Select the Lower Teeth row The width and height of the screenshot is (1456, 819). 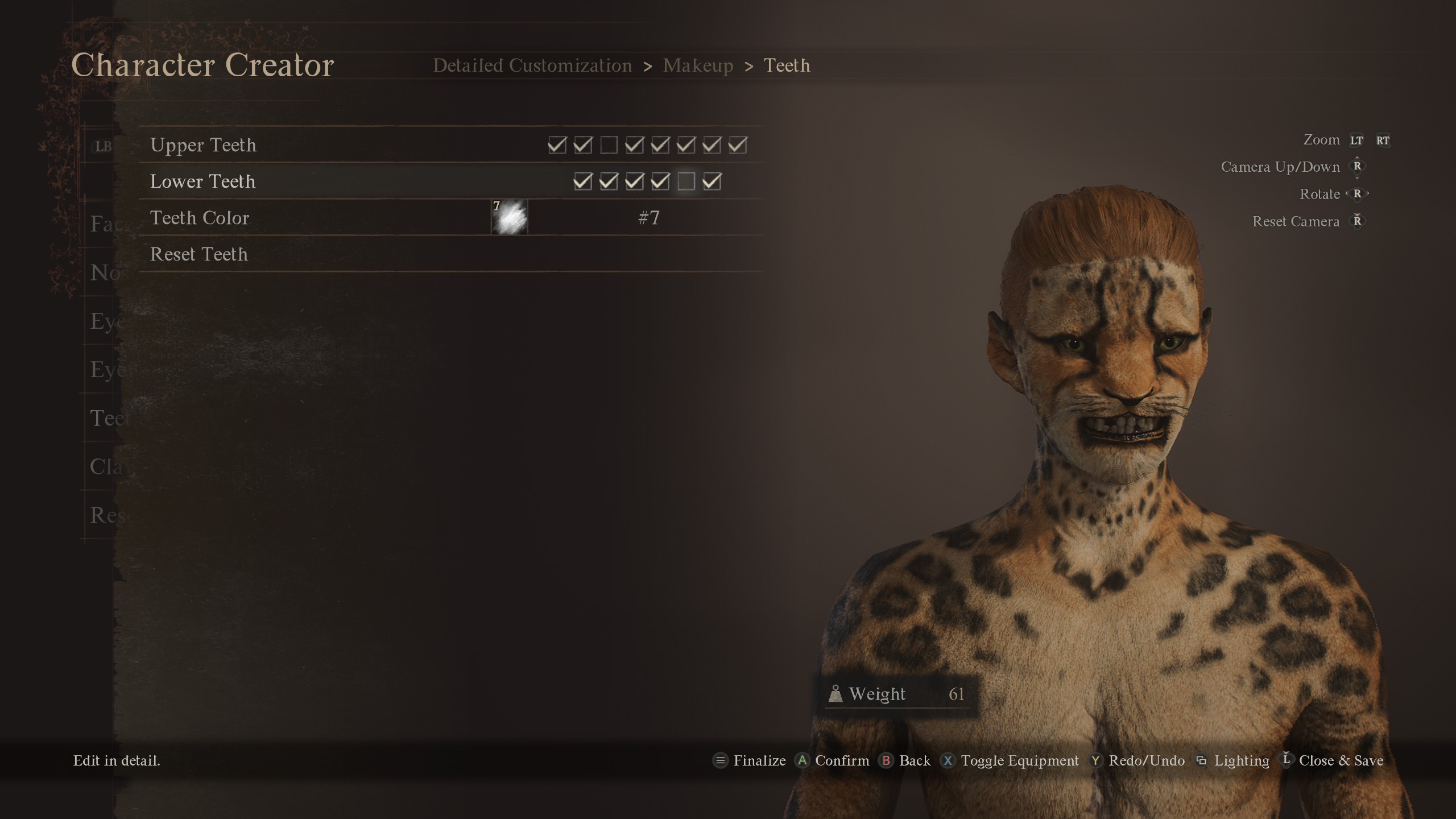pyautogui.click(x=202, y=182)
